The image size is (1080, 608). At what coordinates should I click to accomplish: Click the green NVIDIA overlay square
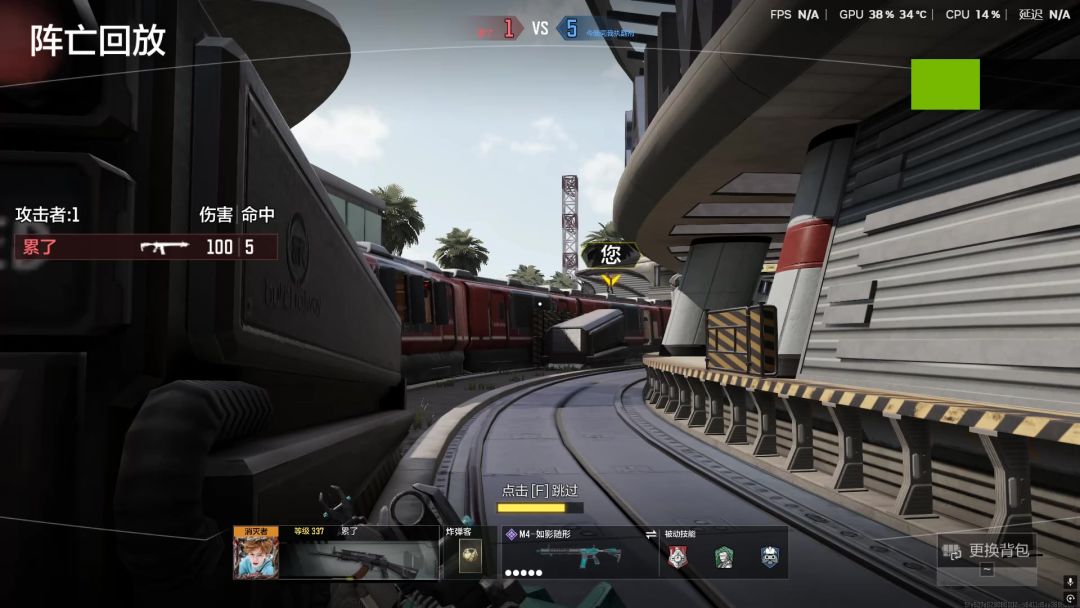click(945, 84)
